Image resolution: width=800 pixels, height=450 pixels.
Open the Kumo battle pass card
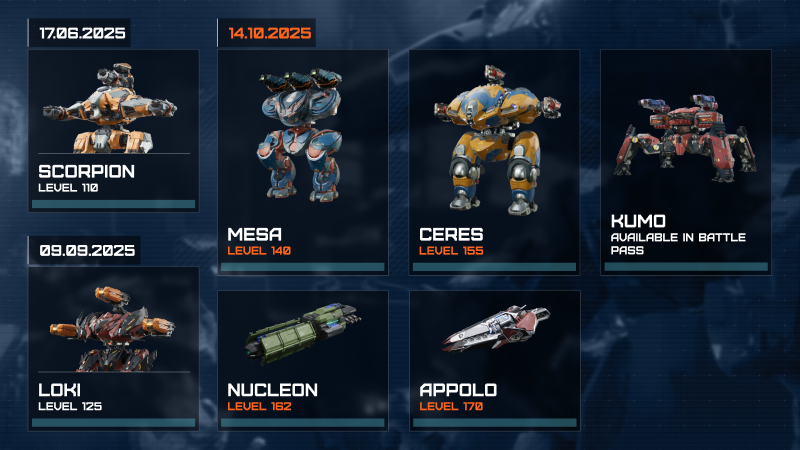[685, 162]
